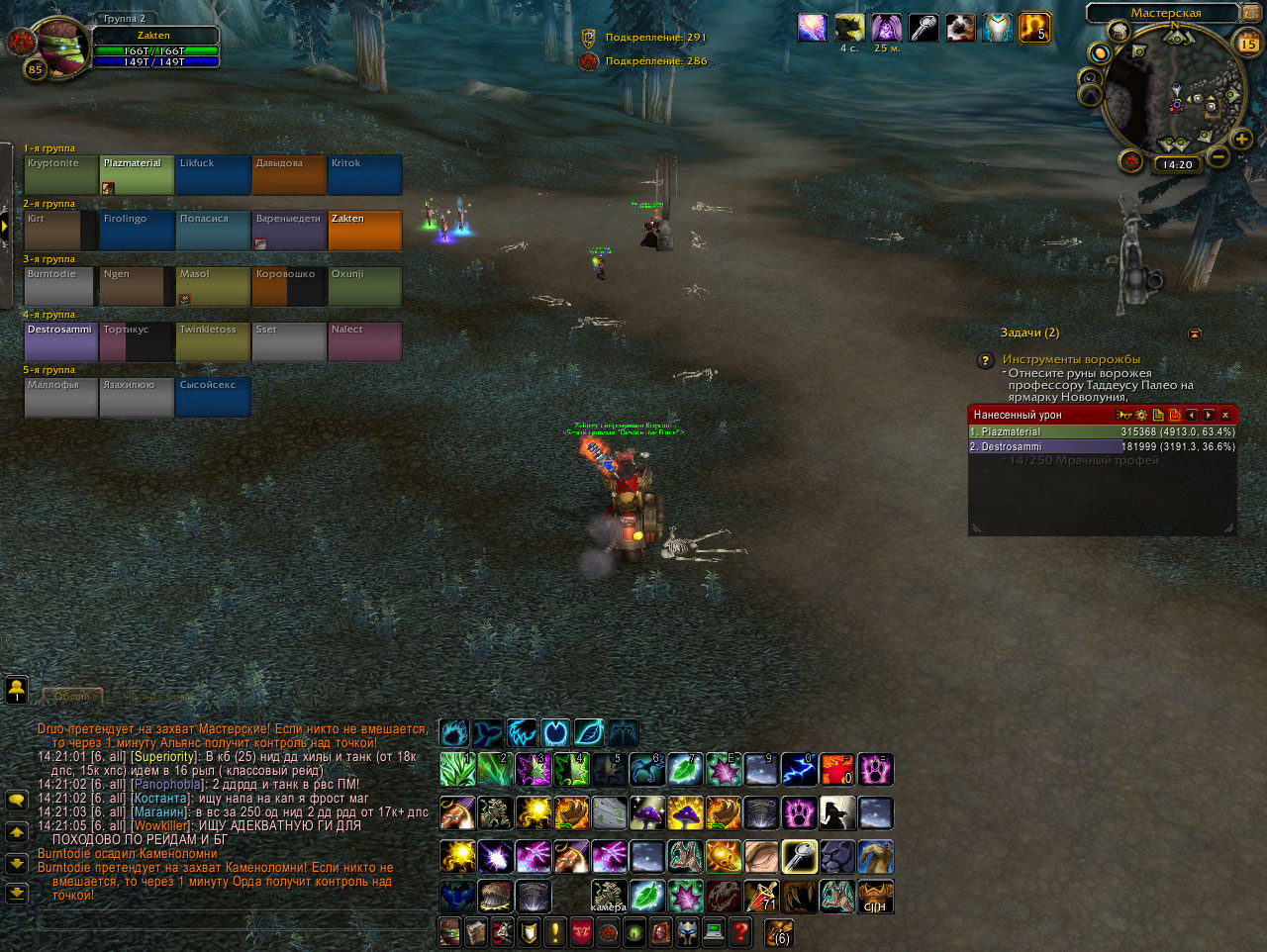
Task: Open the red question mark help menu
Action: coord(739,932)
